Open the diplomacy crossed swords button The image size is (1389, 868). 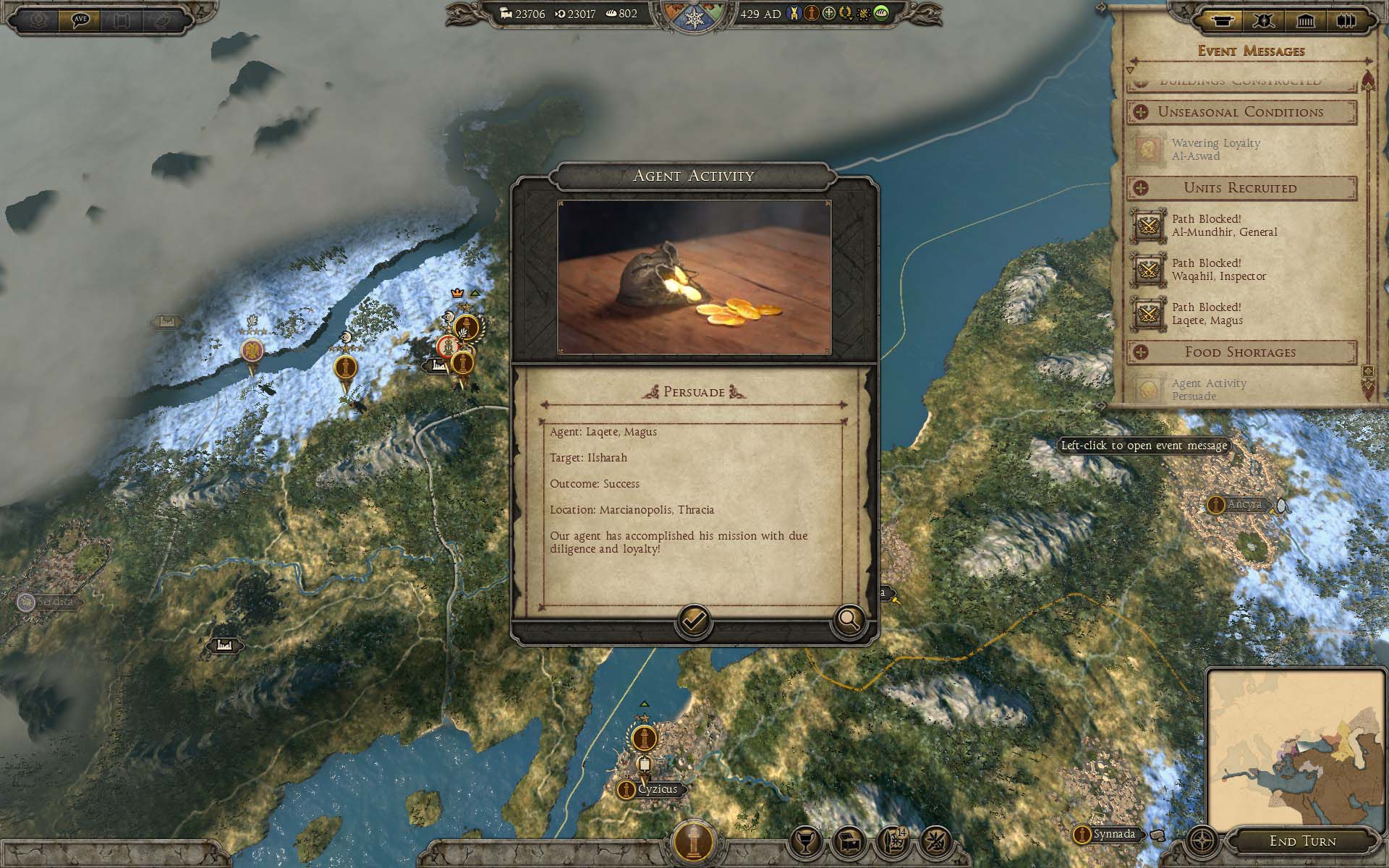(x=936, y=841)
